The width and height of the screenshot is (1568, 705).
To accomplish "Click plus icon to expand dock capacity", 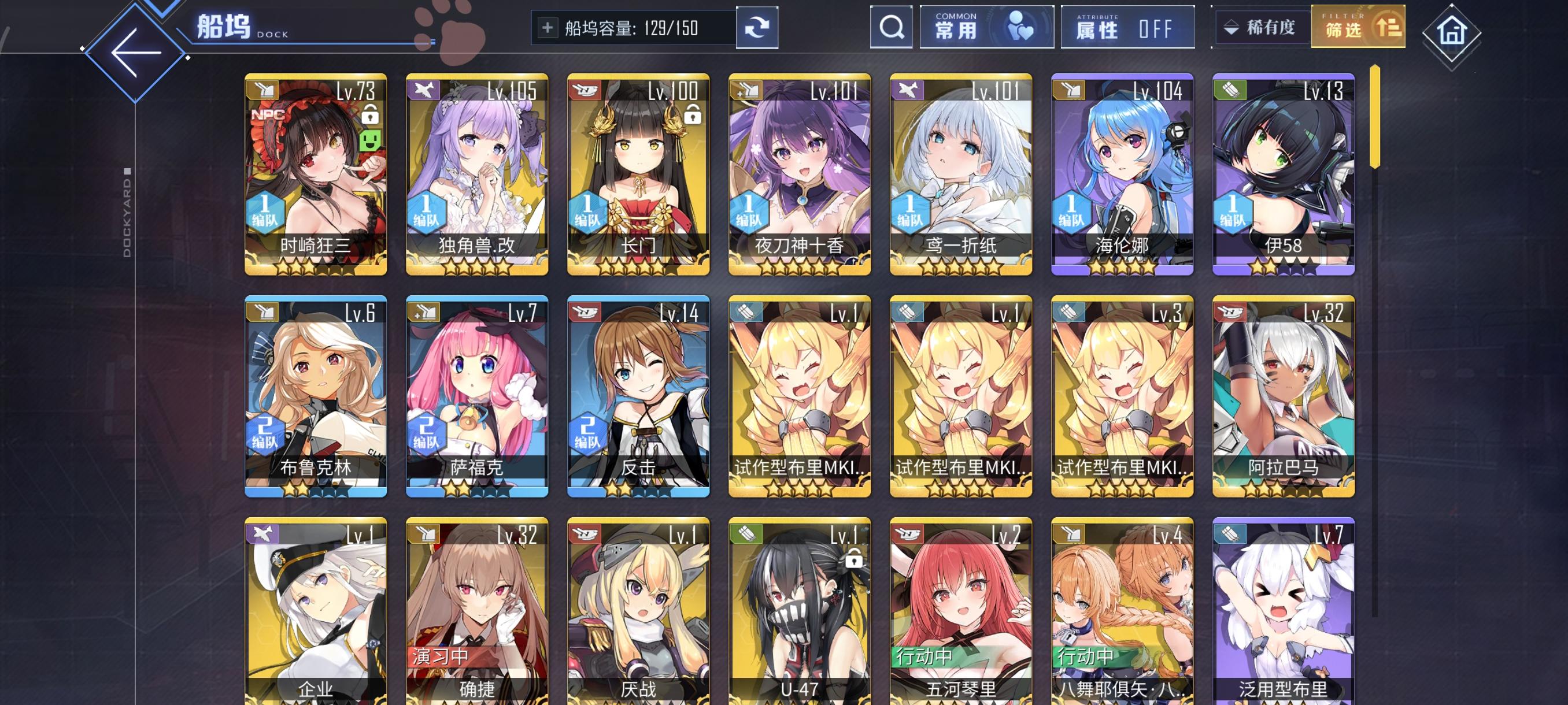I will click(x=549, y=27).
